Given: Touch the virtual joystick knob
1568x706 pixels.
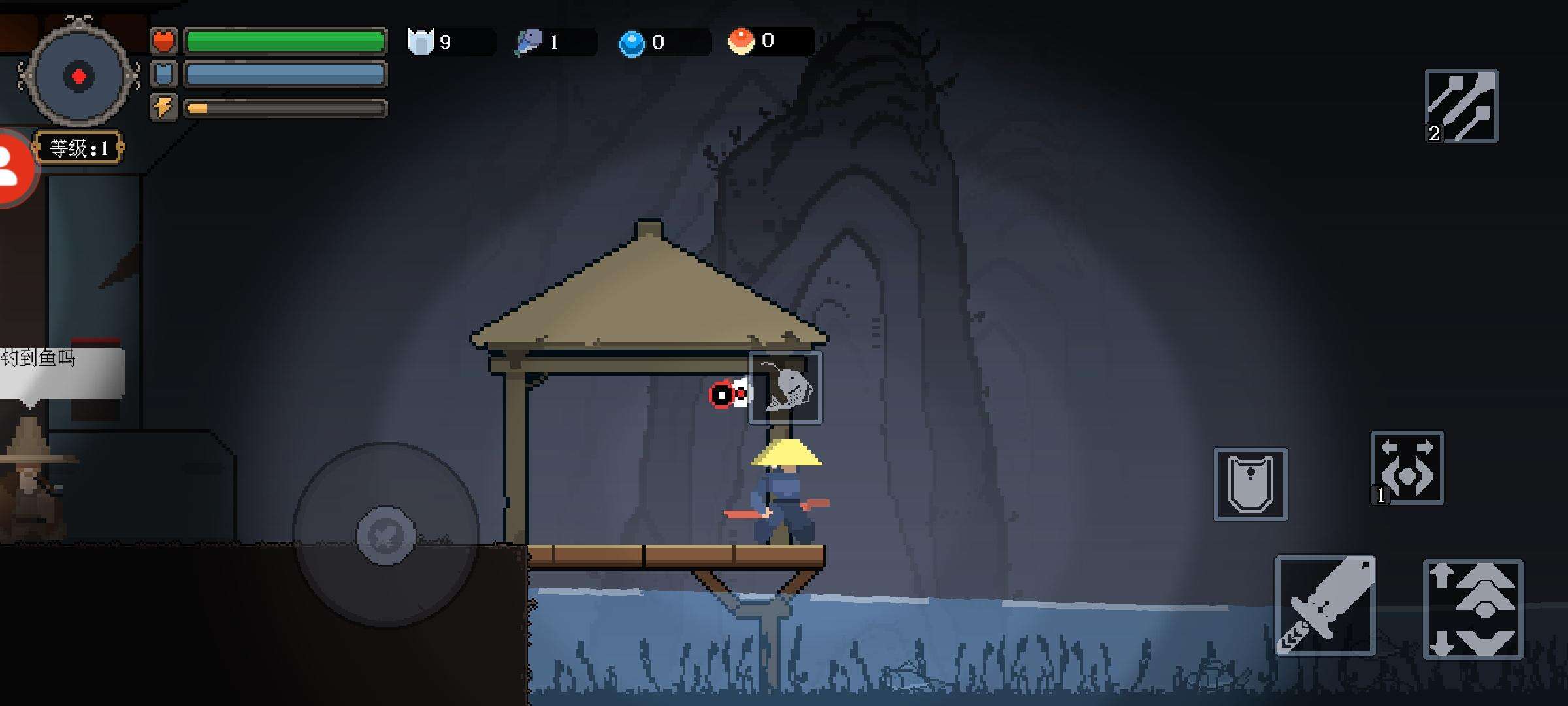Looking at the screenshot, I should click(385, 535).
